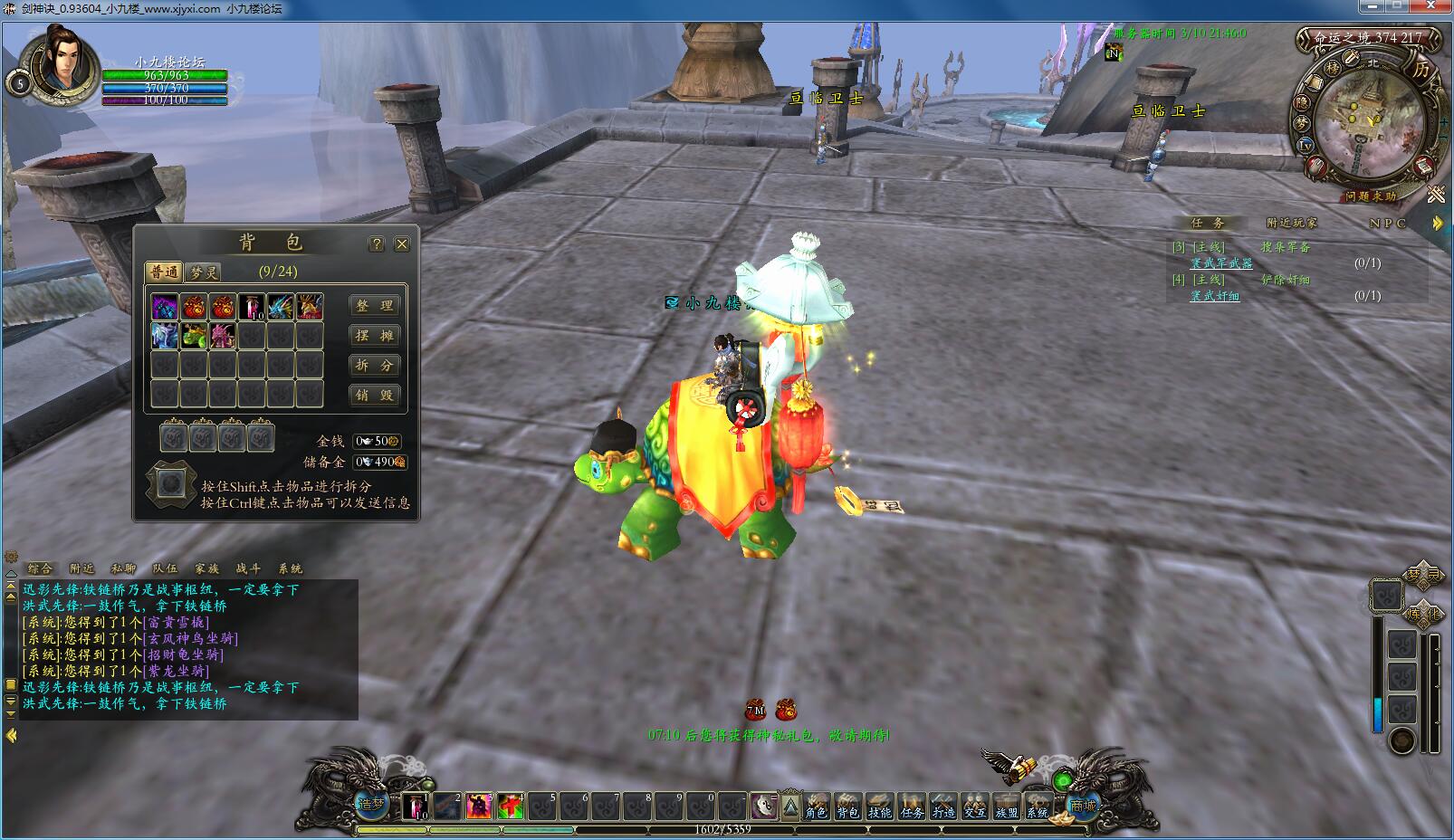Switch chat to the 系统 tab

coord(290,568)
